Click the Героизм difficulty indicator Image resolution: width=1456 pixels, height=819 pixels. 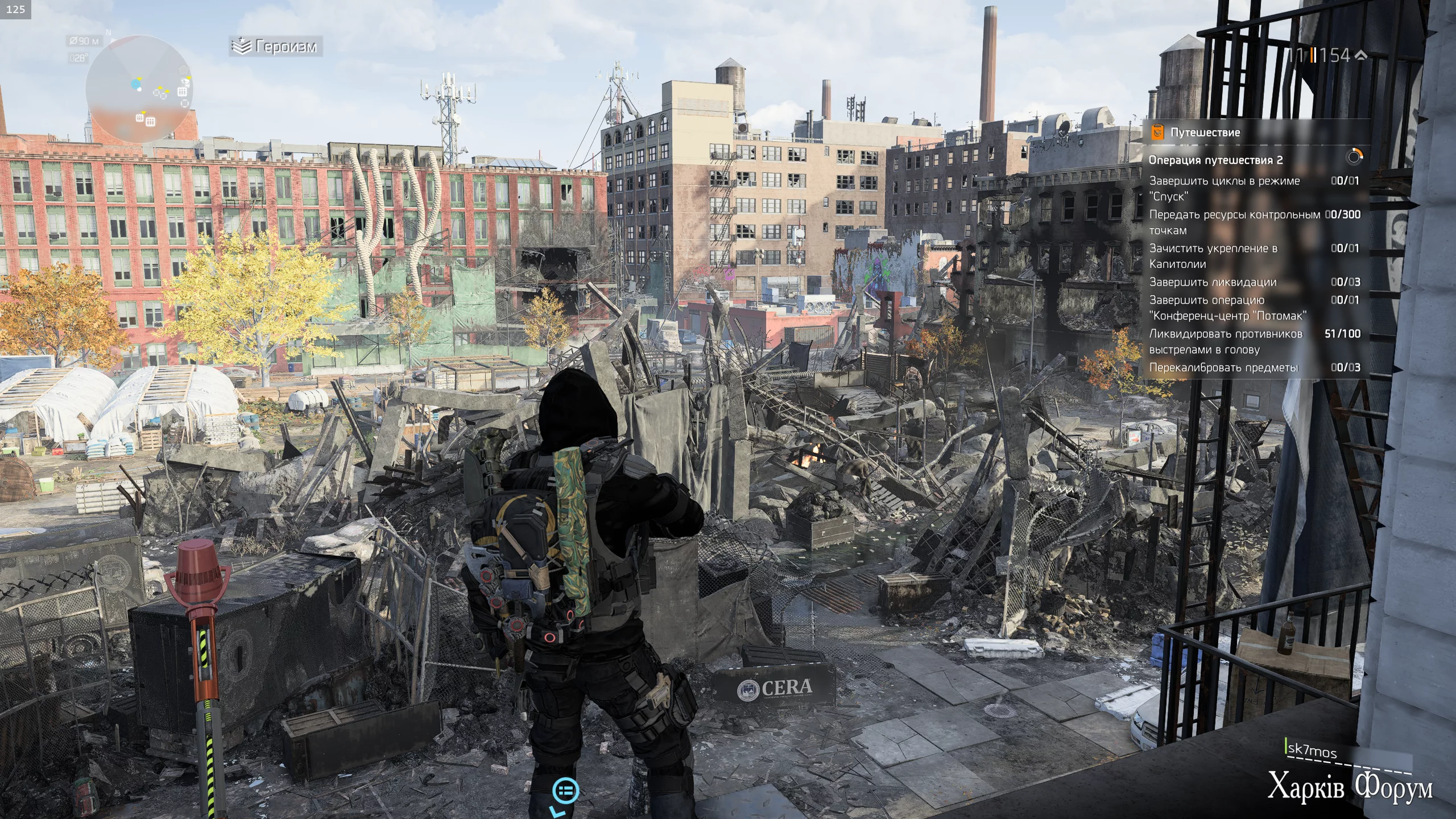pos(277,47)
